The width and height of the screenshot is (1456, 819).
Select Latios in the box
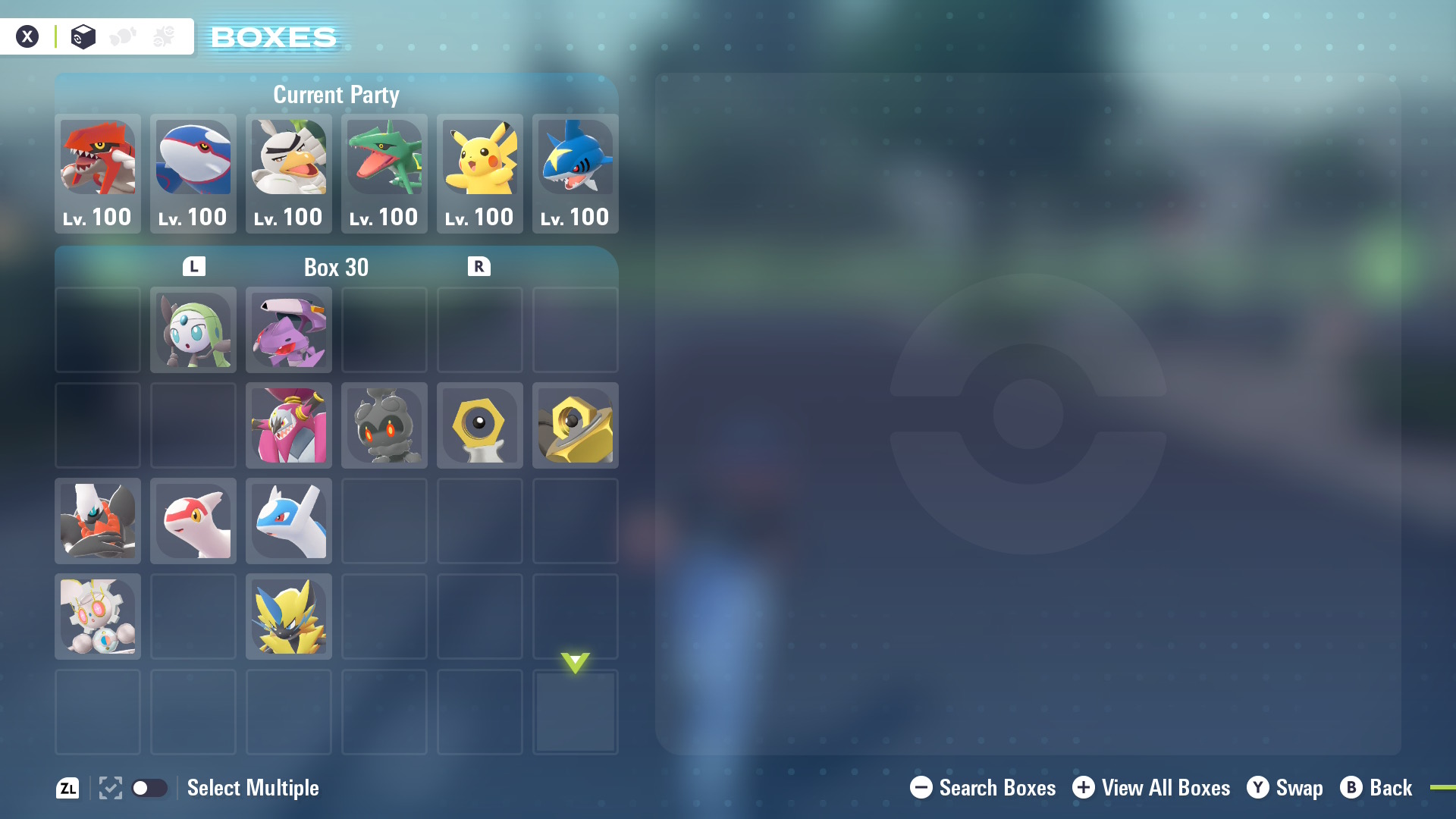coord(289,521)
